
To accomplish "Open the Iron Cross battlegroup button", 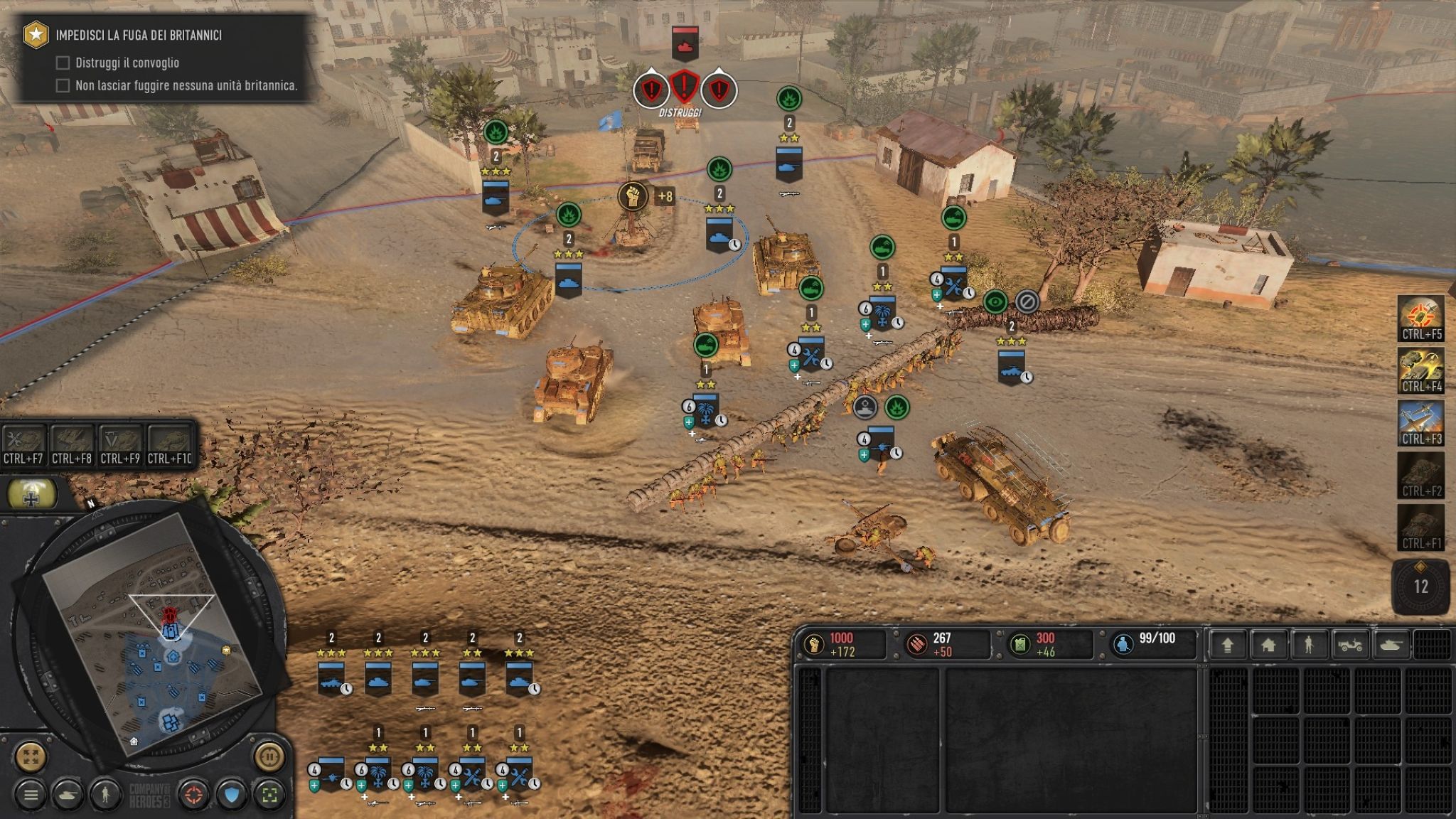I will point(32,494).
